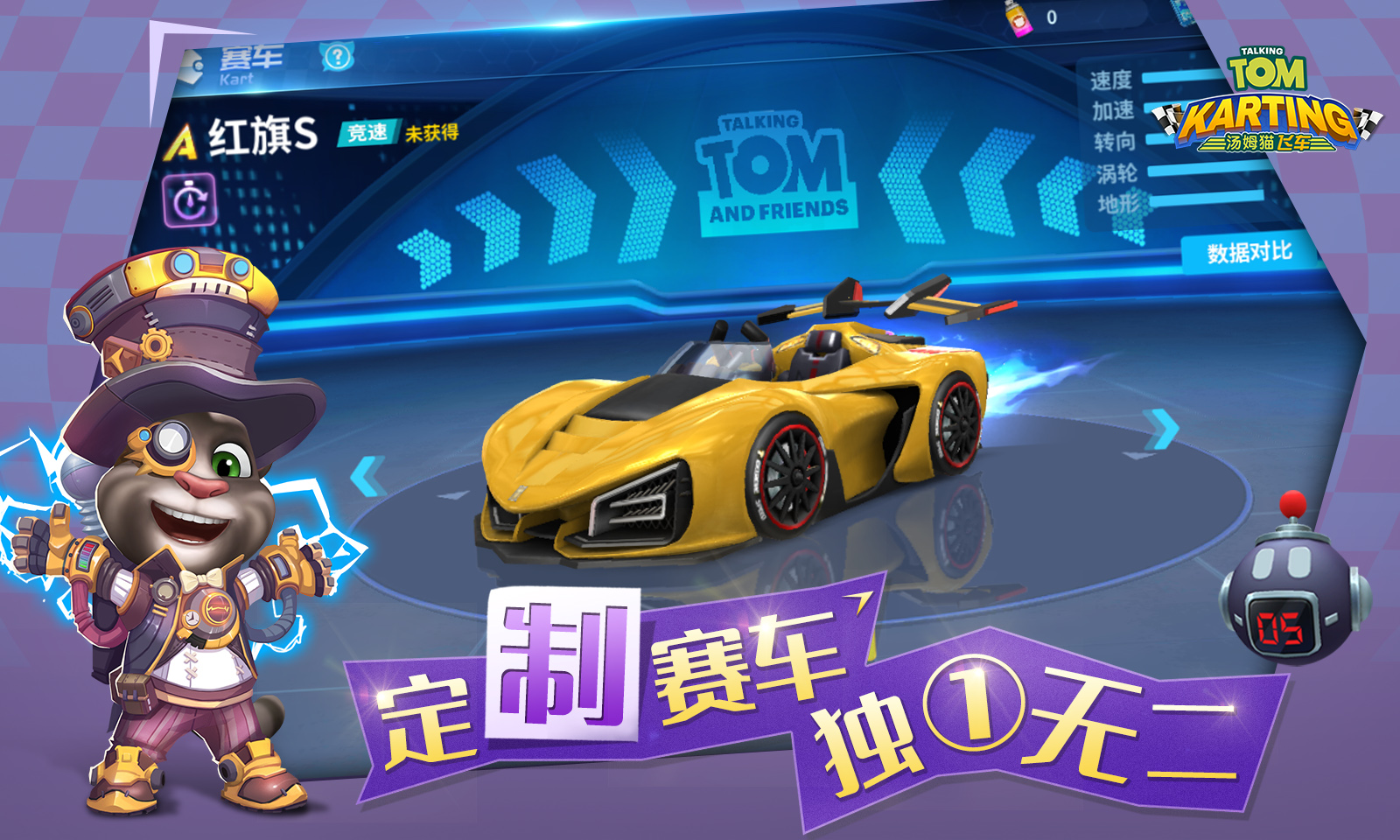Image resolution: width=1400 pixels, height=840 pixels.
Task: Open the help question mark icon
Action: (338, 58)
